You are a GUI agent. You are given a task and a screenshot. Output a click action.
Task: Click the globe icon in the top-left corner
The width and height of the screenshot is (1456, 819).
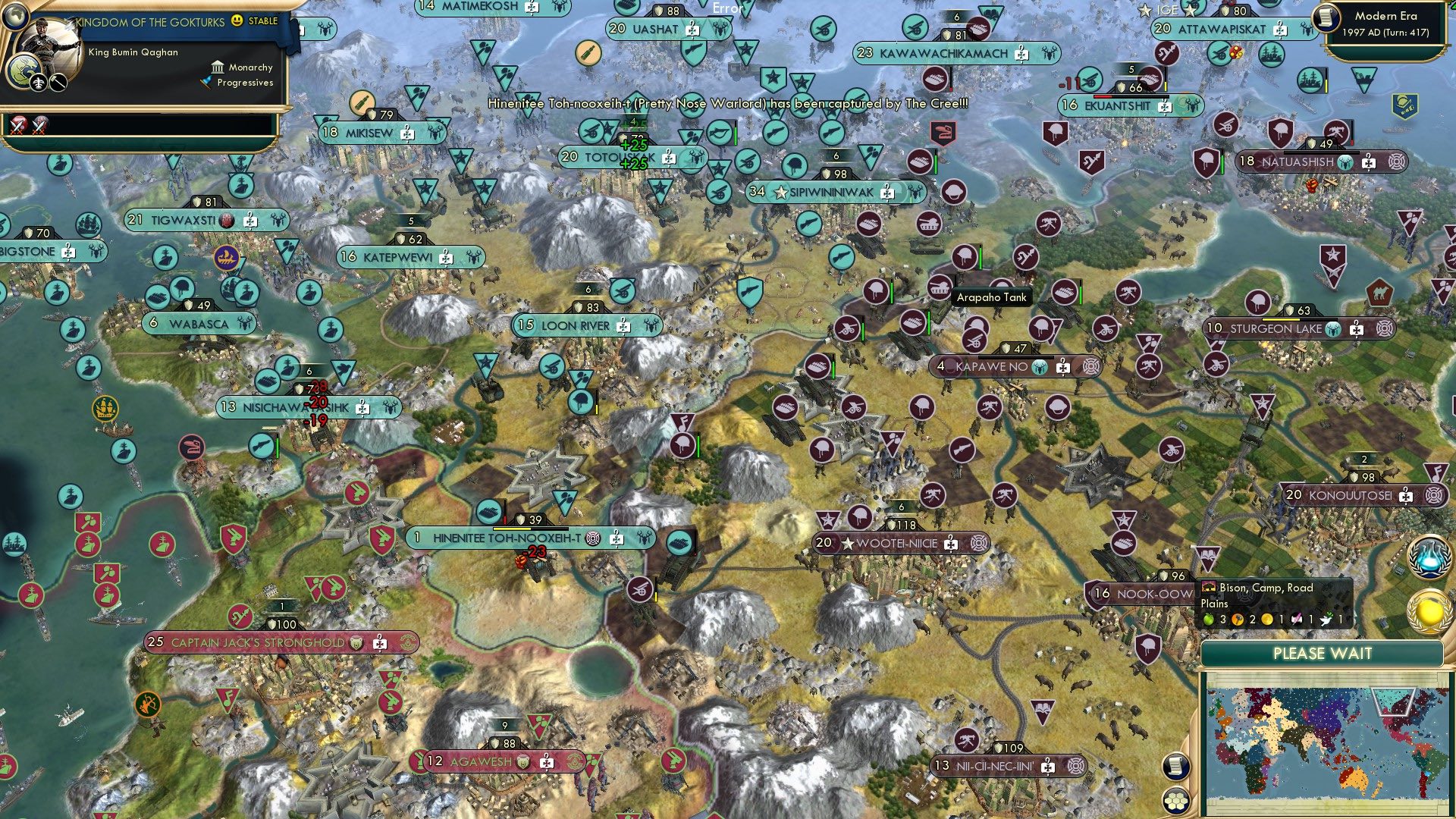(15, 15)
